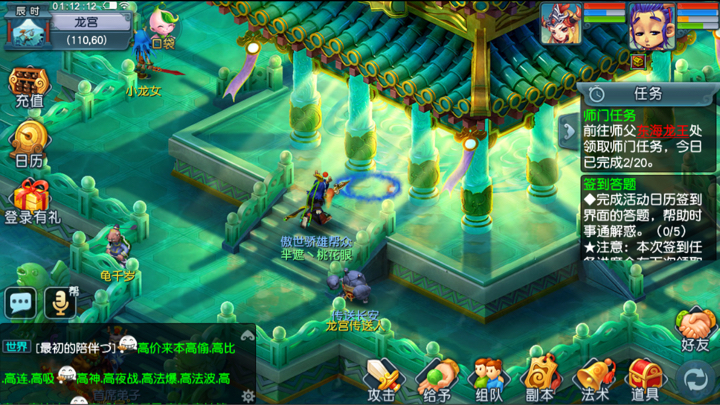Expand the chat box with the up arrow
Screen dimensions: 720x405
tap(247, 335)
